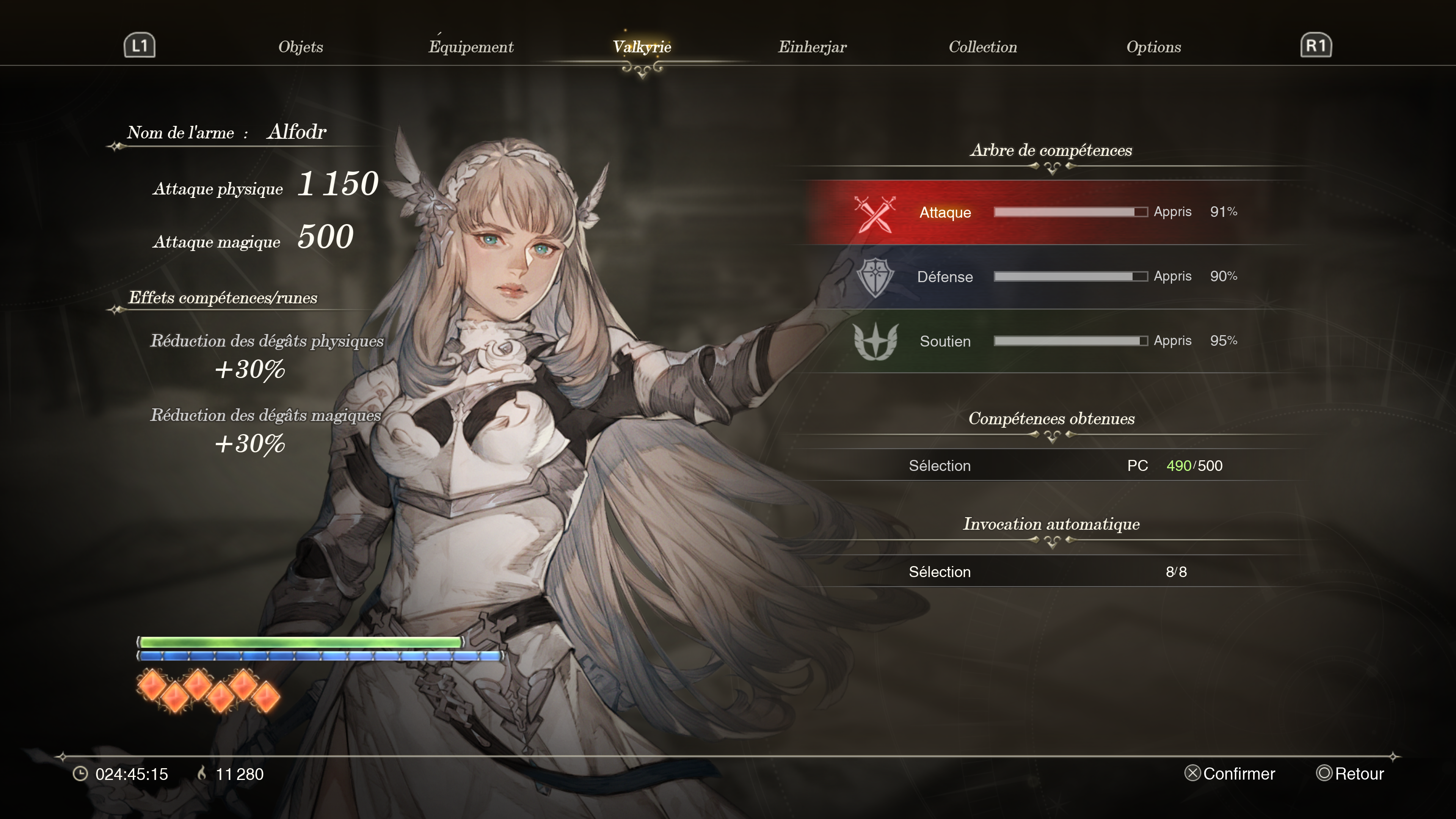The height and width of the screenshot is (819, 1456).
Task: Select the Valkyrie tab
Action: (642, 47)
